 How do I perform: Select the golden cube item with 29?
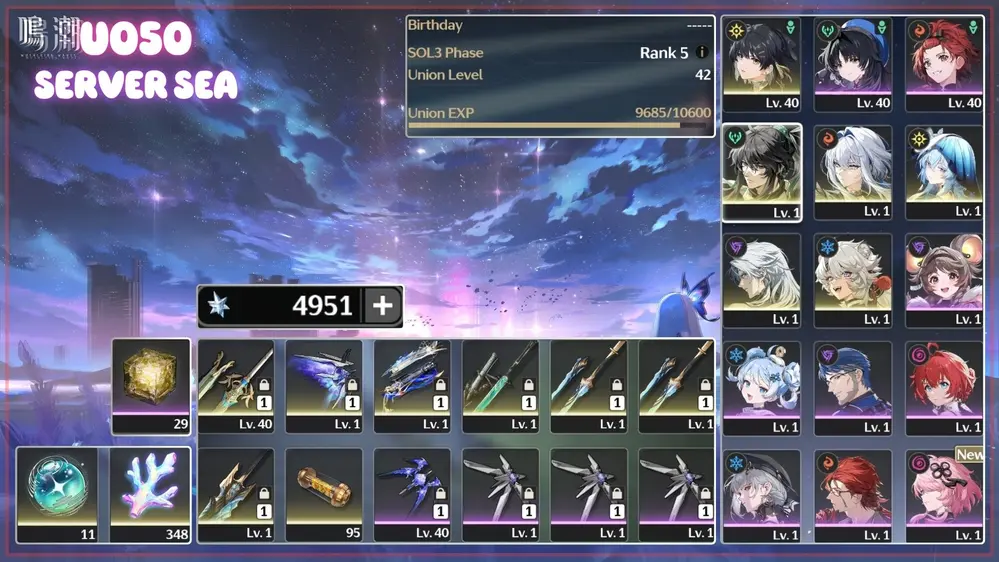[151, 385]
